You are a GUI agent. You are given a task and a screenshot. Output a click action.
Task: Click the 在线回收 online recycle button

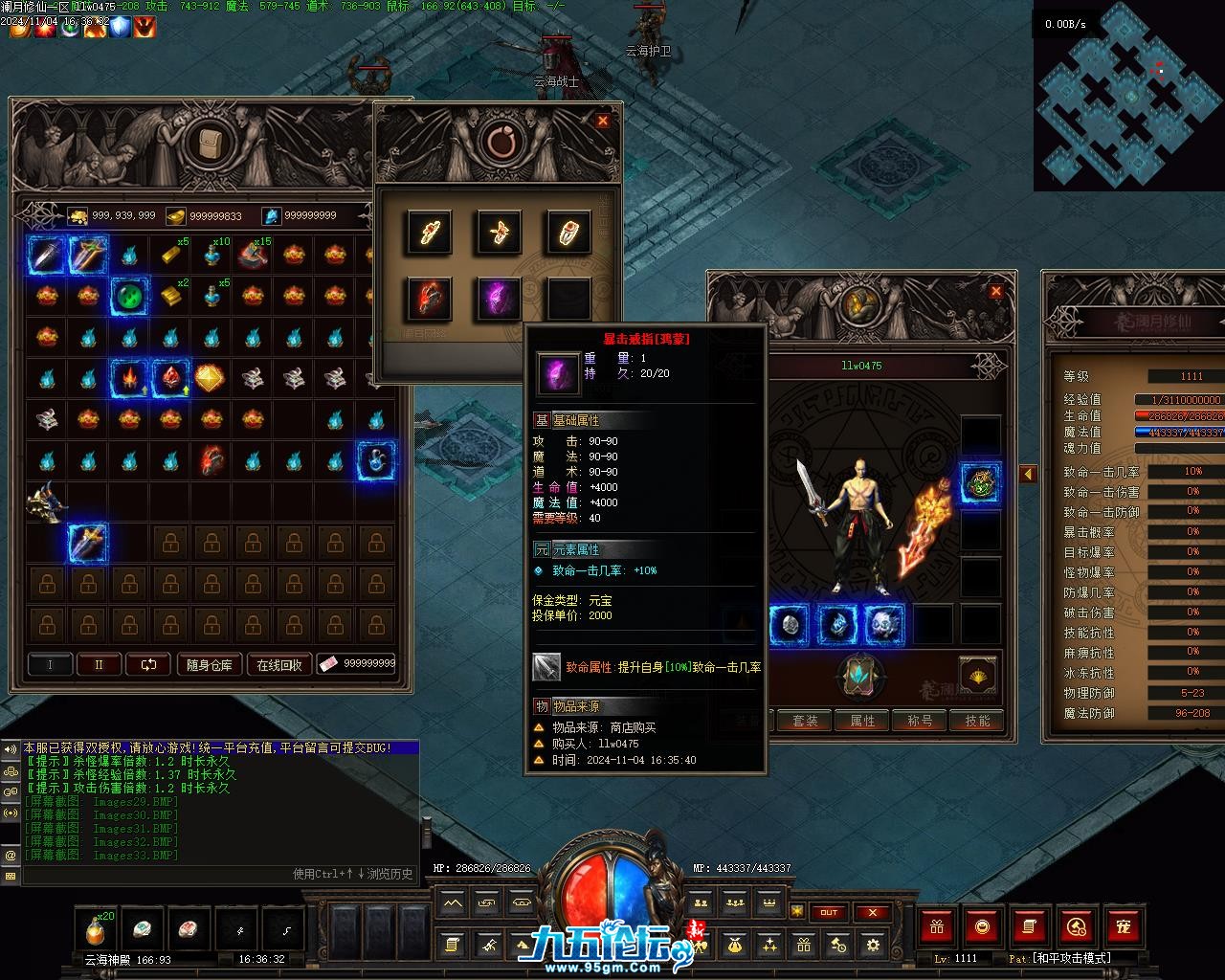[279, 664]
